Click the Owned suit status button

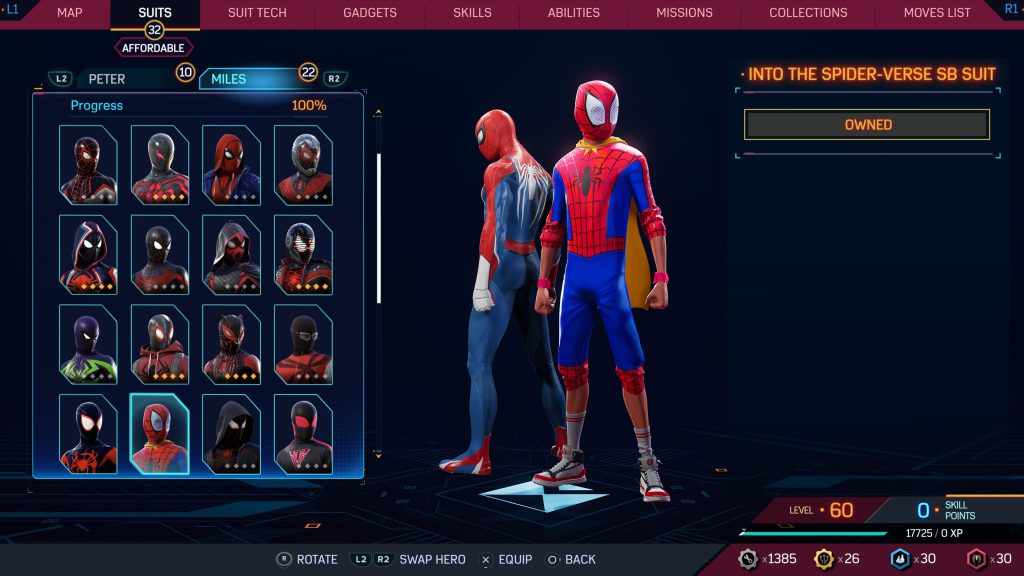(x=867, y=125)
